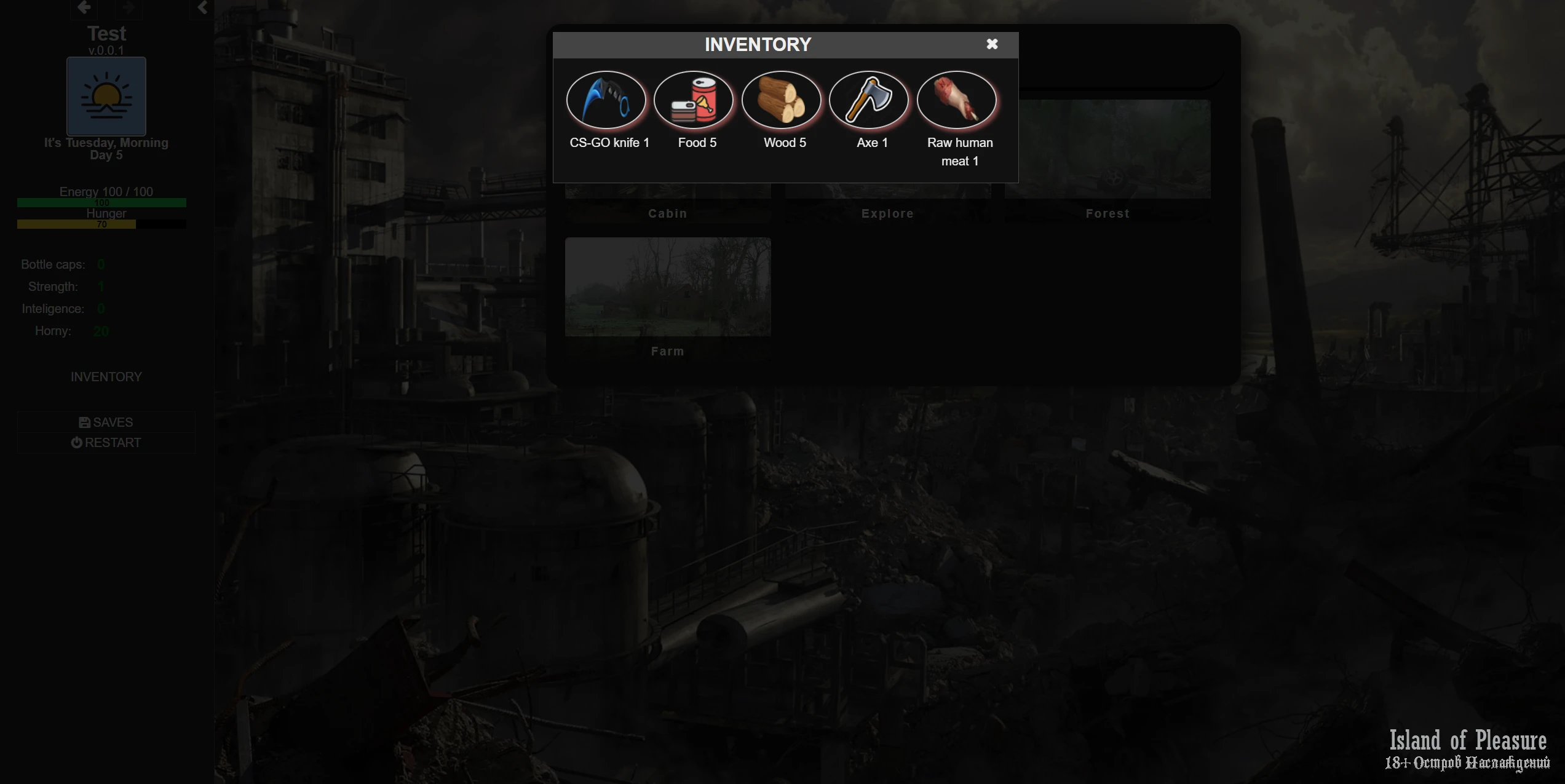This screenshot has width=1565, height=784.
Task: Open Inventory from the sidebar
Action: point(106,377)
